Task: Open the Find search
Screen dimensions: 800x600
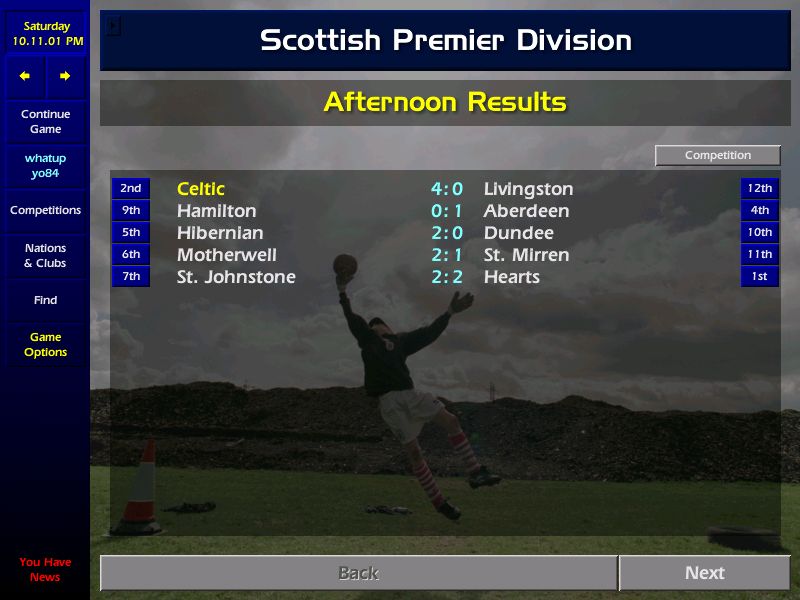Action: 45,300
